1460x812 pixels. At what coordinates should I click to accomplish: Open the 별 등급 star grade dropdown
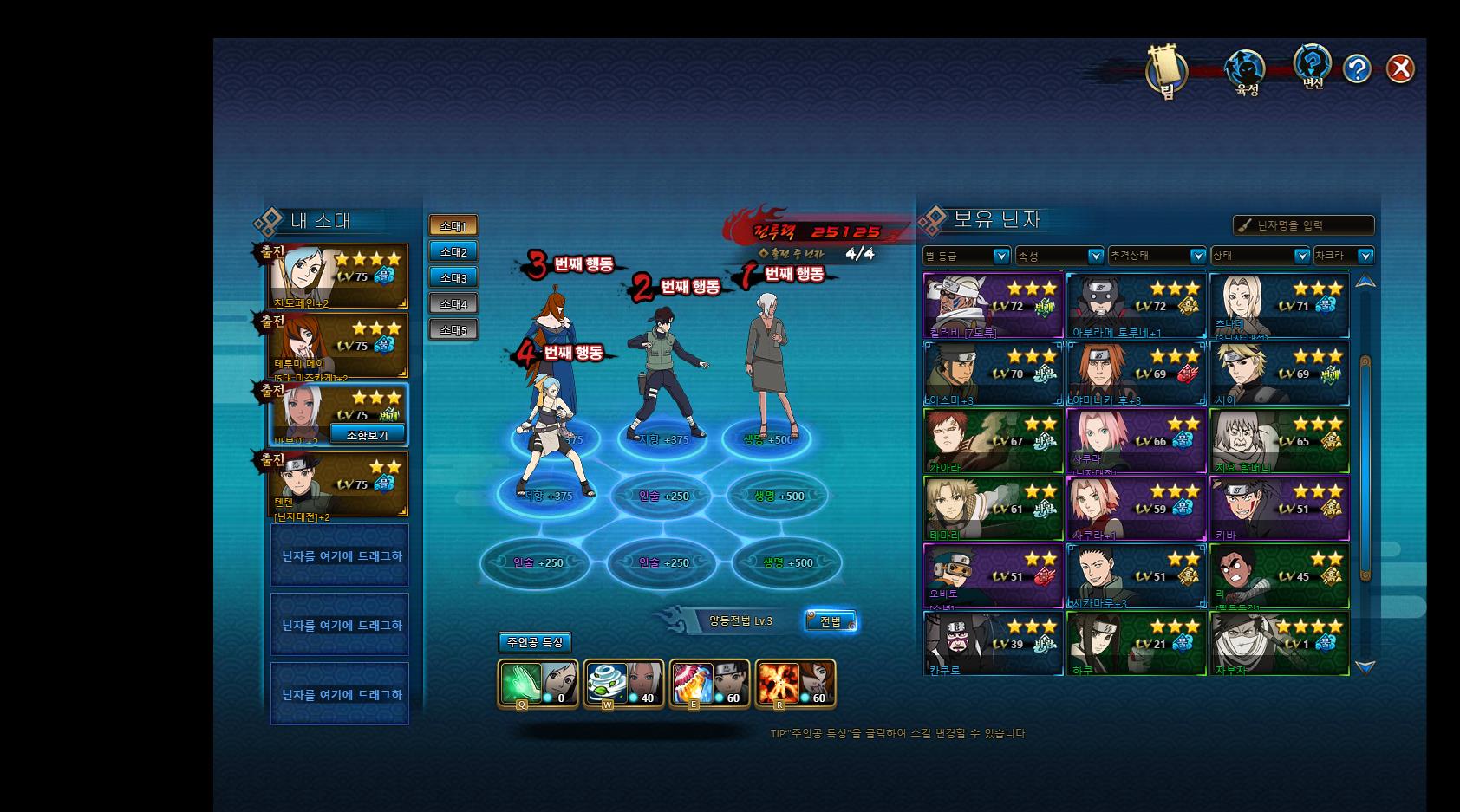(x=967, y=256)
